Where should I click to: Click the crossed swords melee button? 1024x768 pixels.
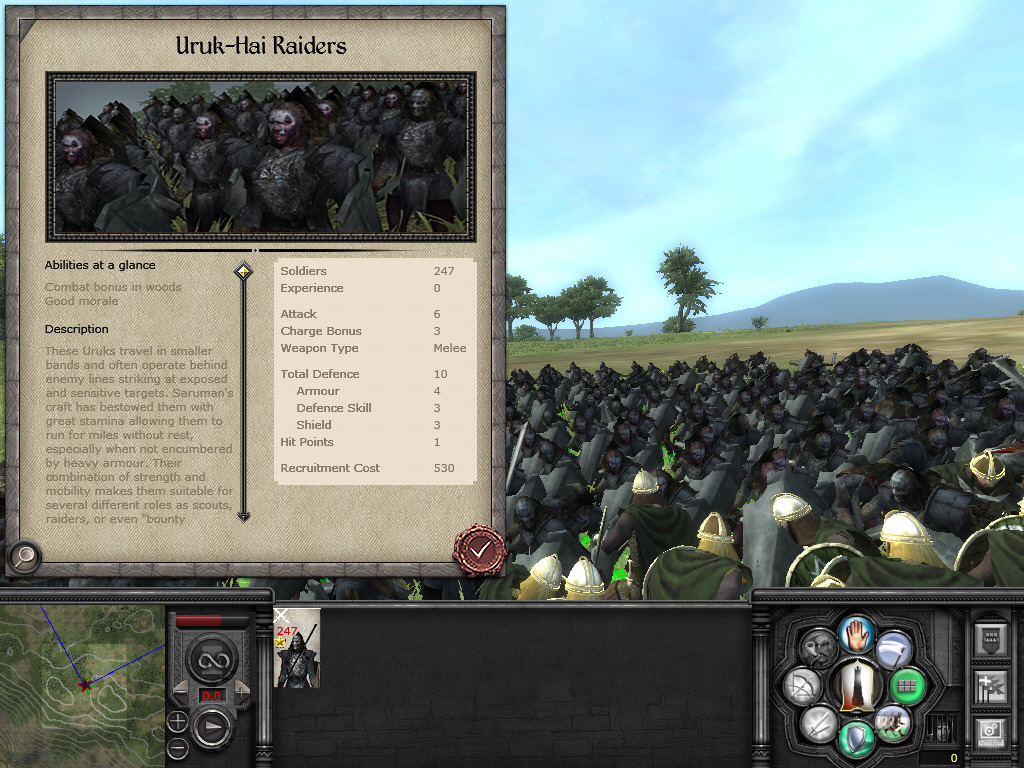click(x=819, y=722)
